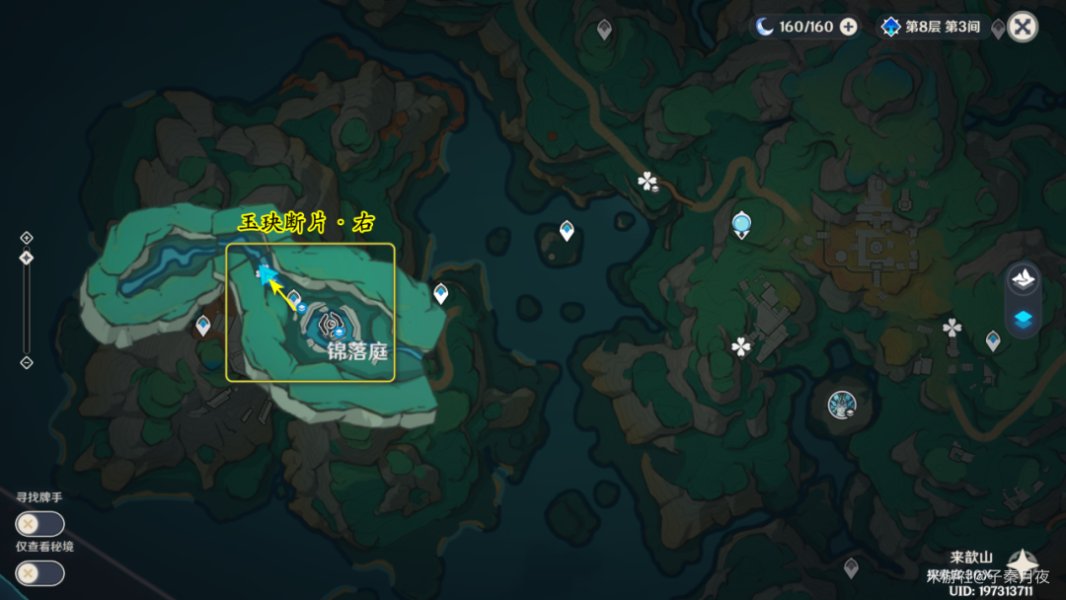Viewport: 1066px width, 600px height.
Task: Close the map with the X button
Action: [x=1022, y=27]
